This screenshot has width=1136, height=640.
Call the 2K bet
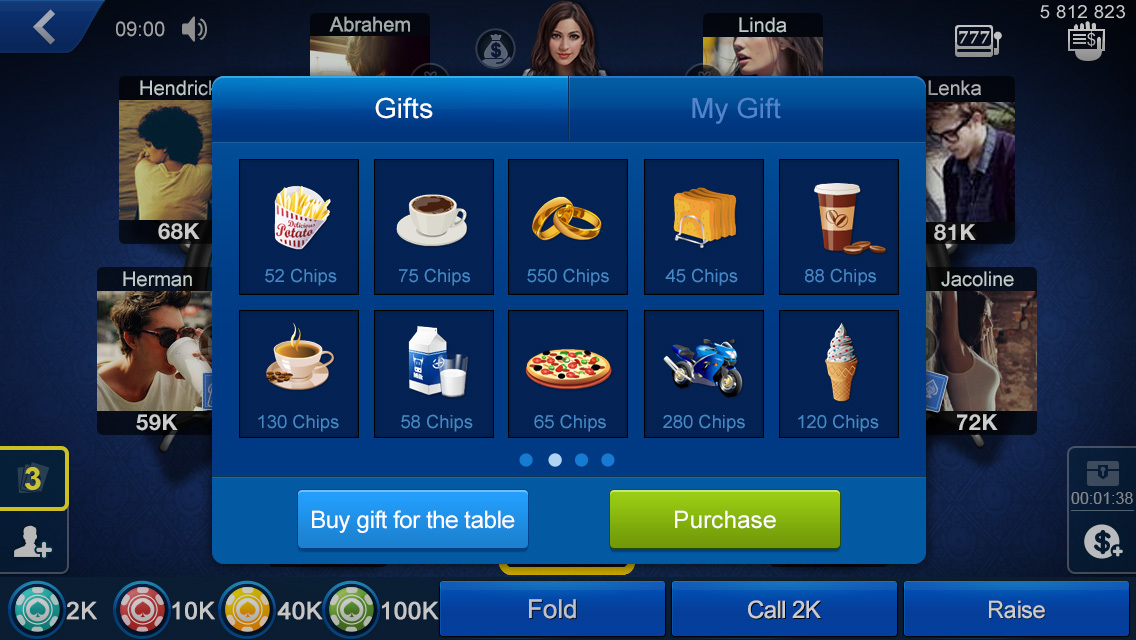click(x=784, y=609)
